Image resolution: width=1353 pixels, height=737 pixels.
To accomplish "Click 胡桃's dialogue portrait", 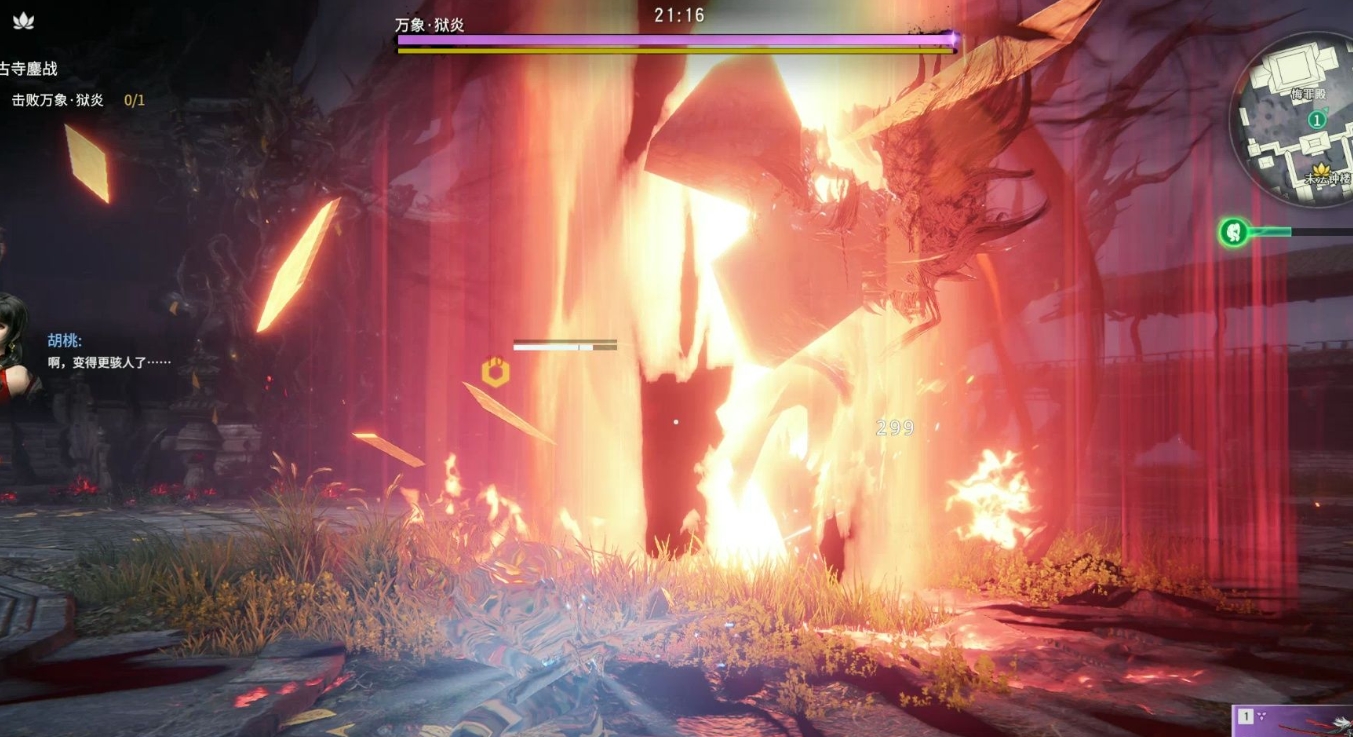I will 14,345.
